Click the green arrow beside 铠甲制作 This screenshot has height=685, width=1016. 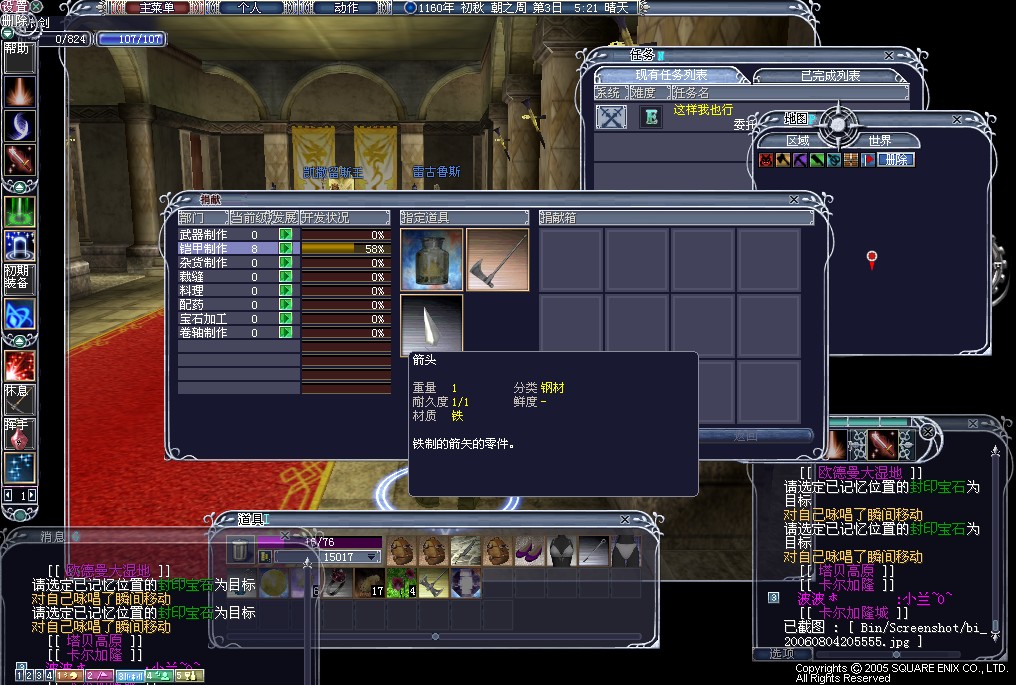coord(286,248)
